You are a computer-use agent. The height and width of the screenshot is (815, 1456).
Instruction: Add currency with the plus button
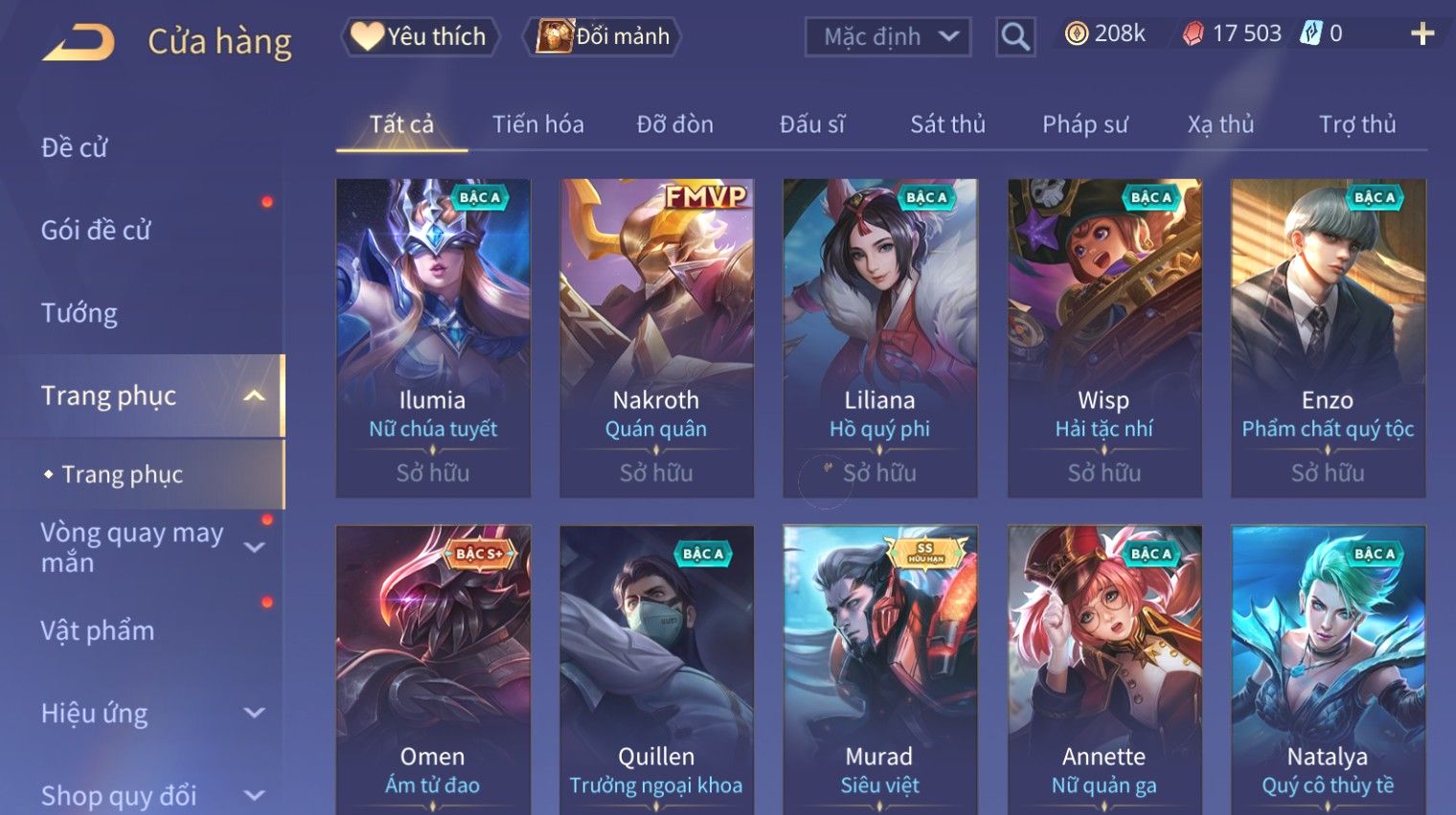point(1422,34)
